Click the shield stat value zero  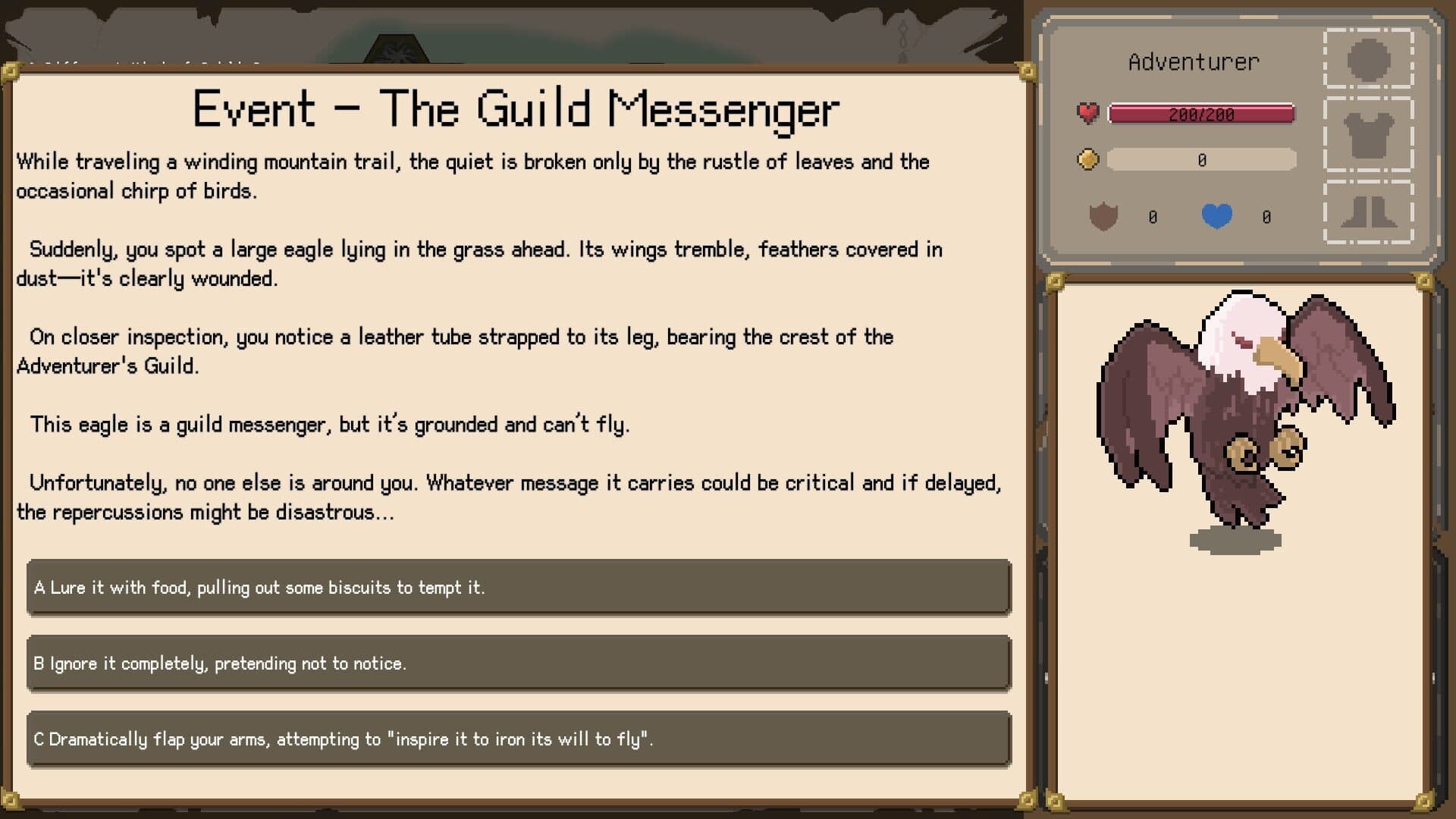[x=1152, y=216]
